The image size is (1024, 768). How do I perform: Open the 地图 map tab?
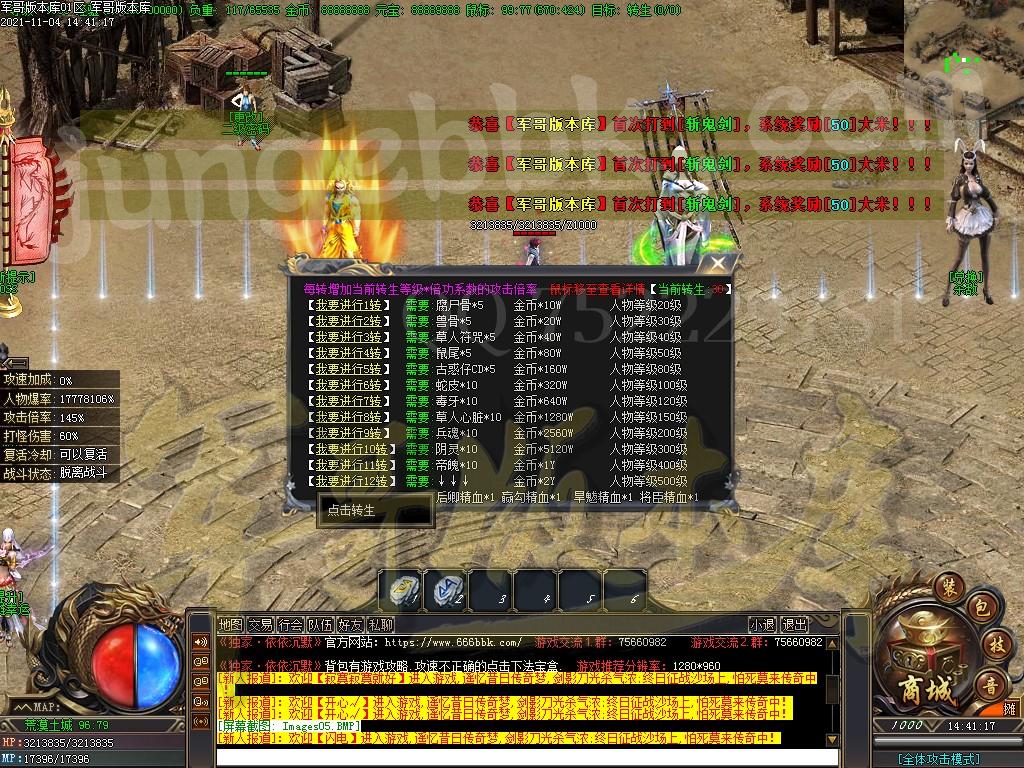[231, 624]
